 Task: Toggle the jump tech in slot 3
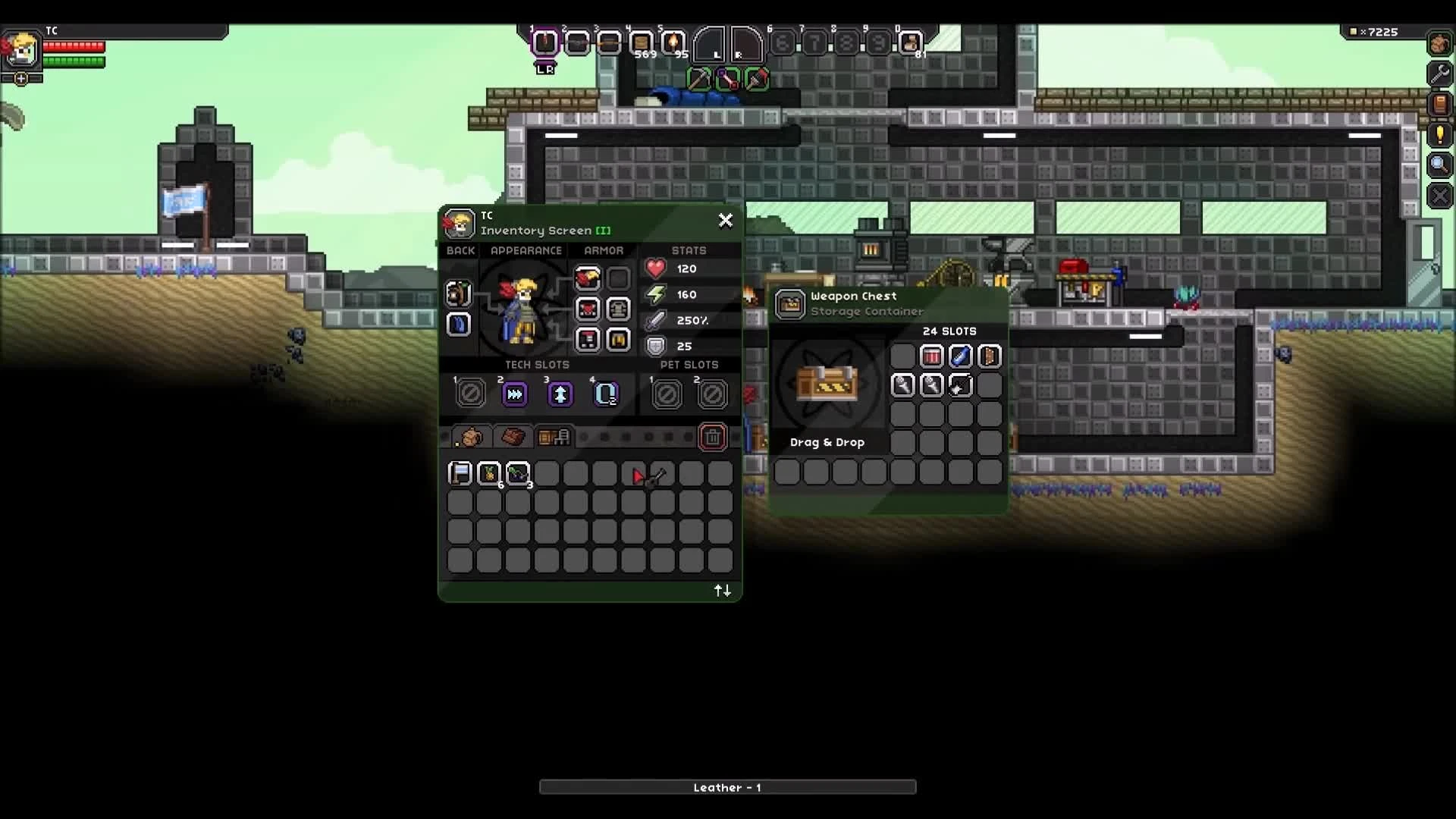(x=560, y=394)
